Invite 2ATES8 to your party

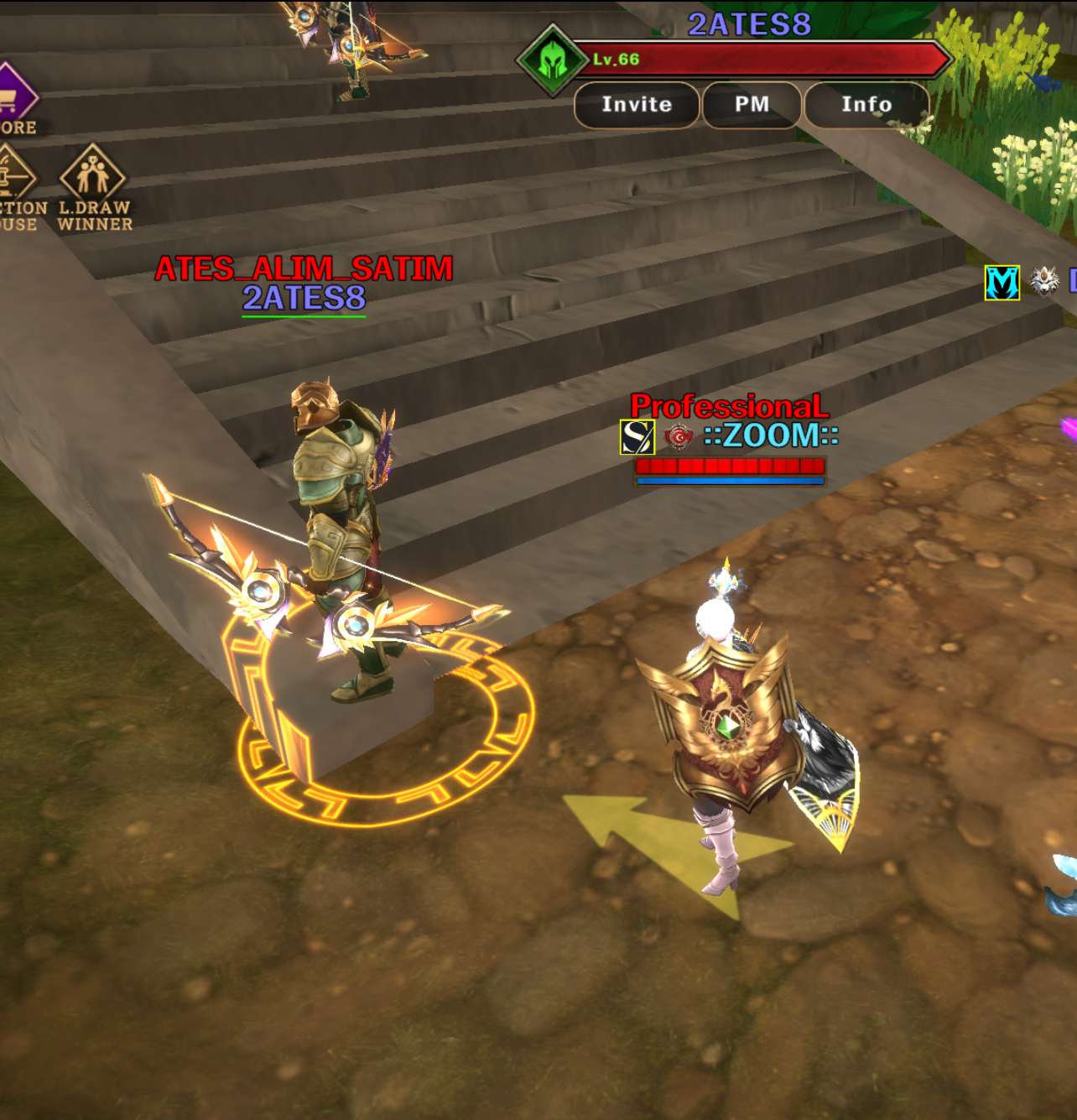pyautogui.click(x=637, y=105)
